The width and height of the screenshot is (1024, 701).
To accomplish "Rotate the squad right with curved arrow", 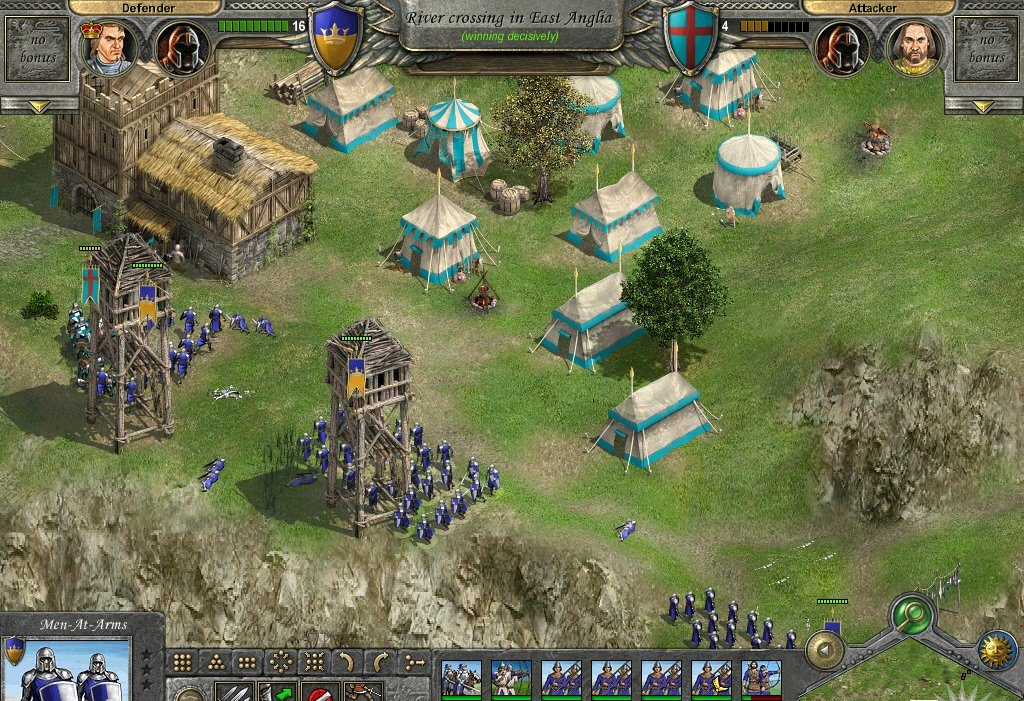I will 380,662.
